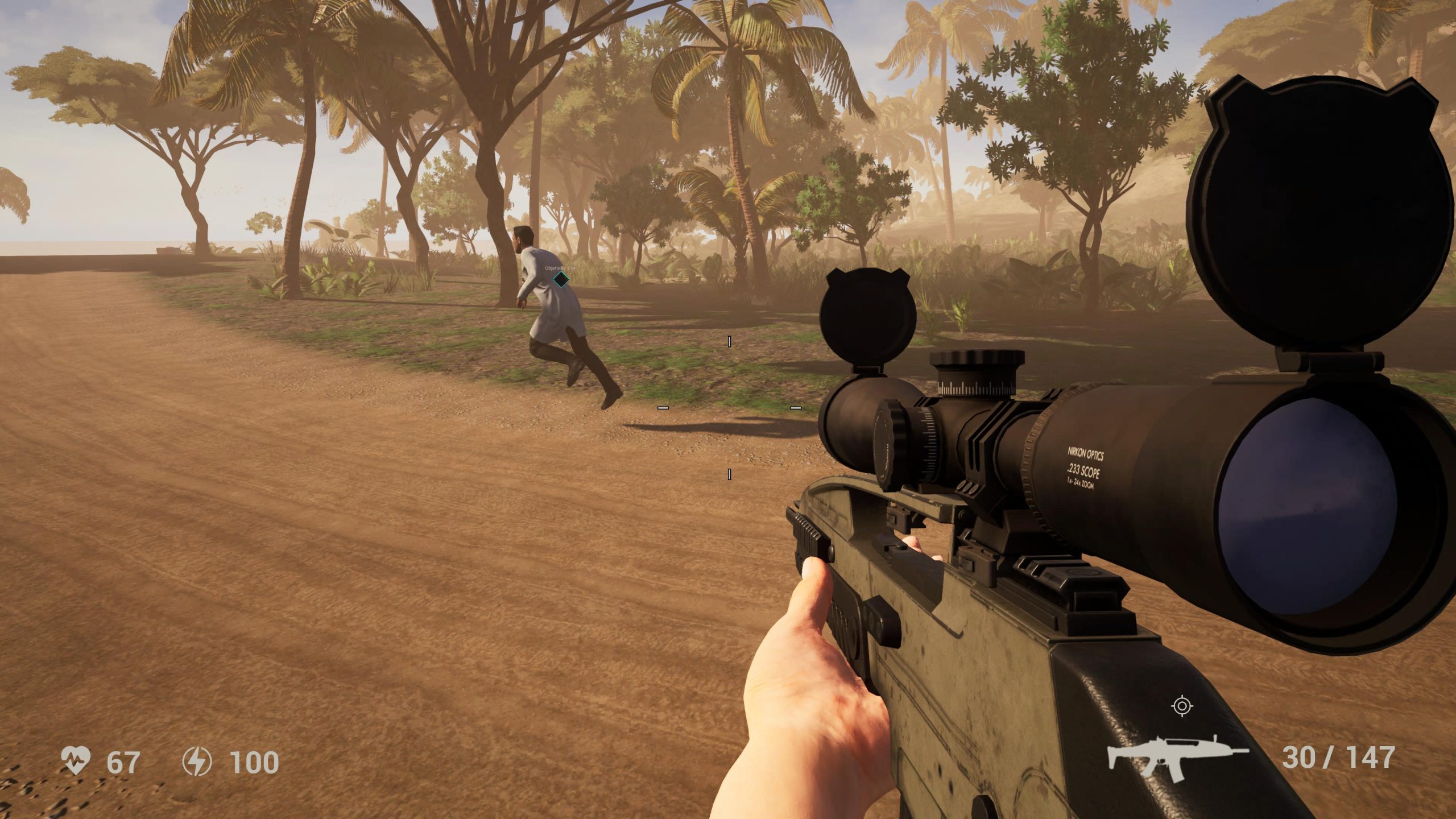The image size is (1456, 819).
Task: Click the crosshair target icon above the weapon
Action: (1182, 706)
